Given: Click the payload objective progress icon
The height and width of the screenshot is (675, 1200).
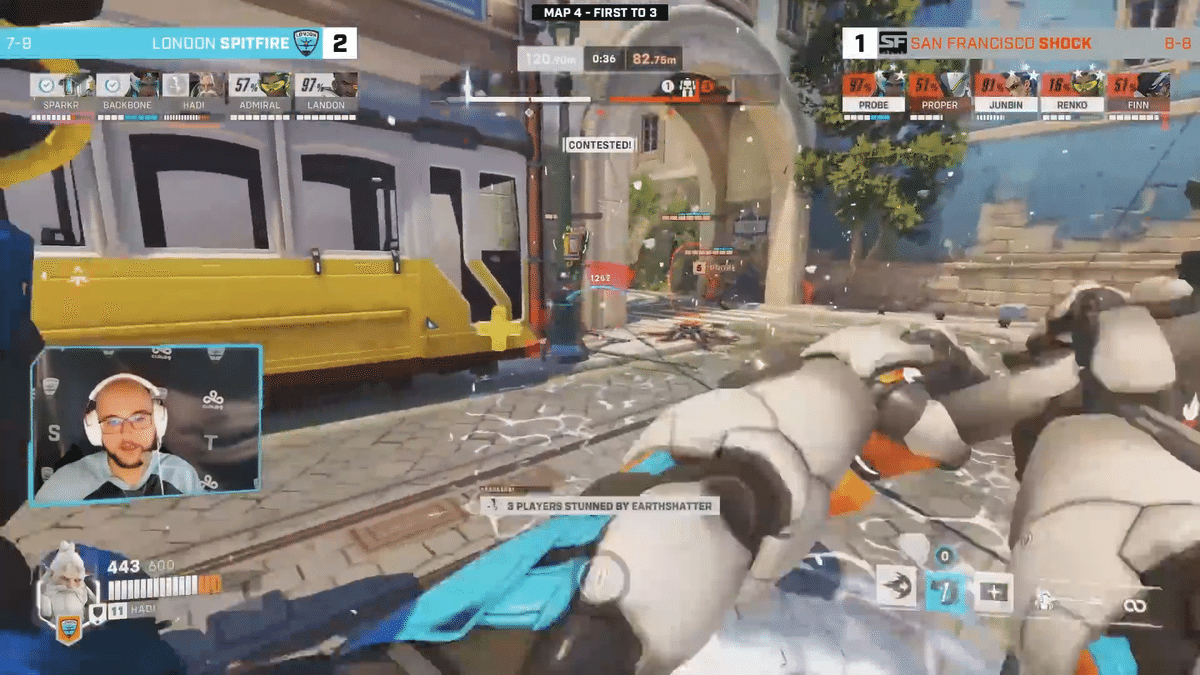Looking at the screenshot, I should pyautogui.click(x=686, y=88).
